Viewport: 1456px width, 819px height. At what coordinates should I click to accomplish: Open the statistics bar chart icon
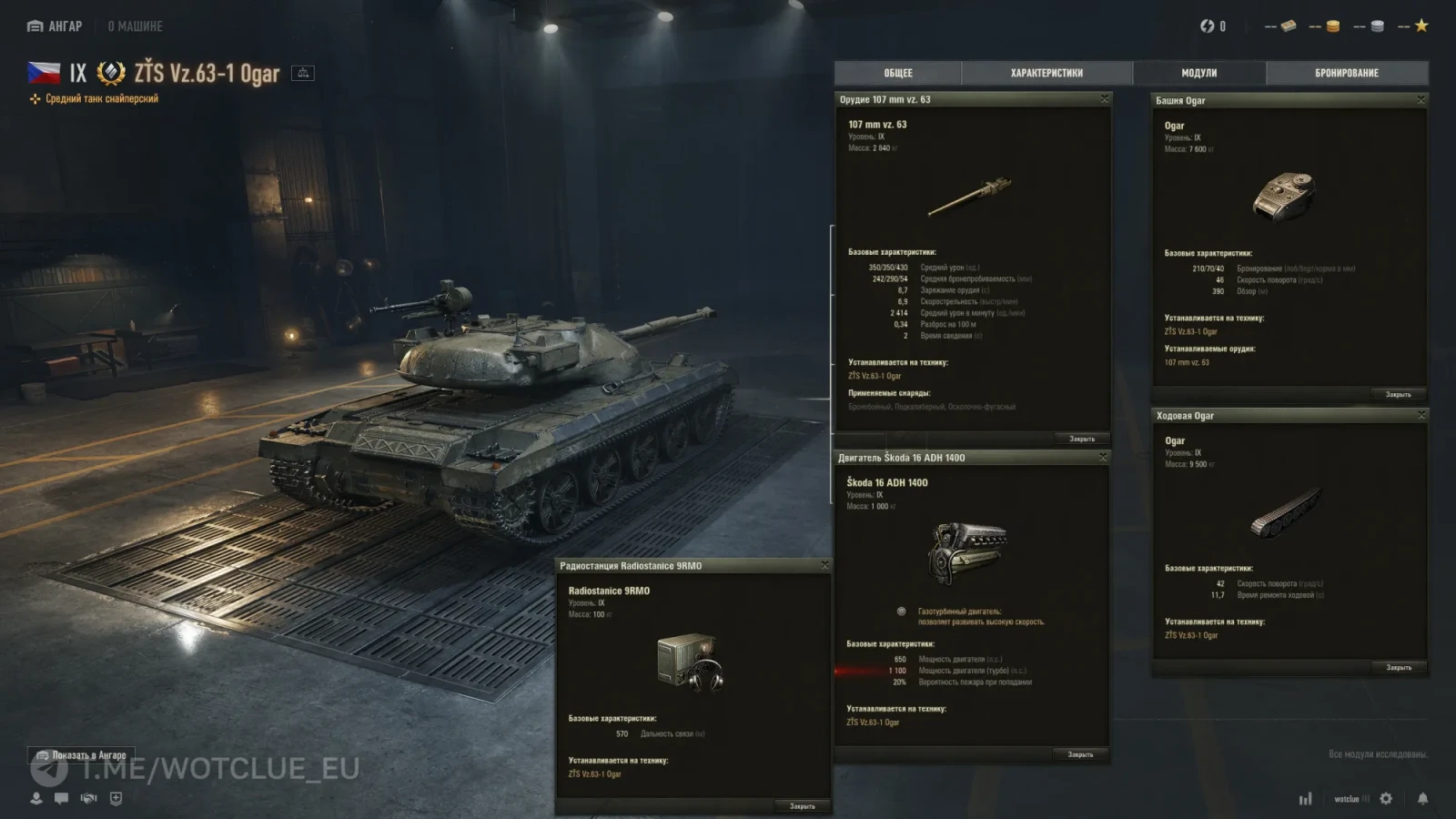tap(1305, 799)
